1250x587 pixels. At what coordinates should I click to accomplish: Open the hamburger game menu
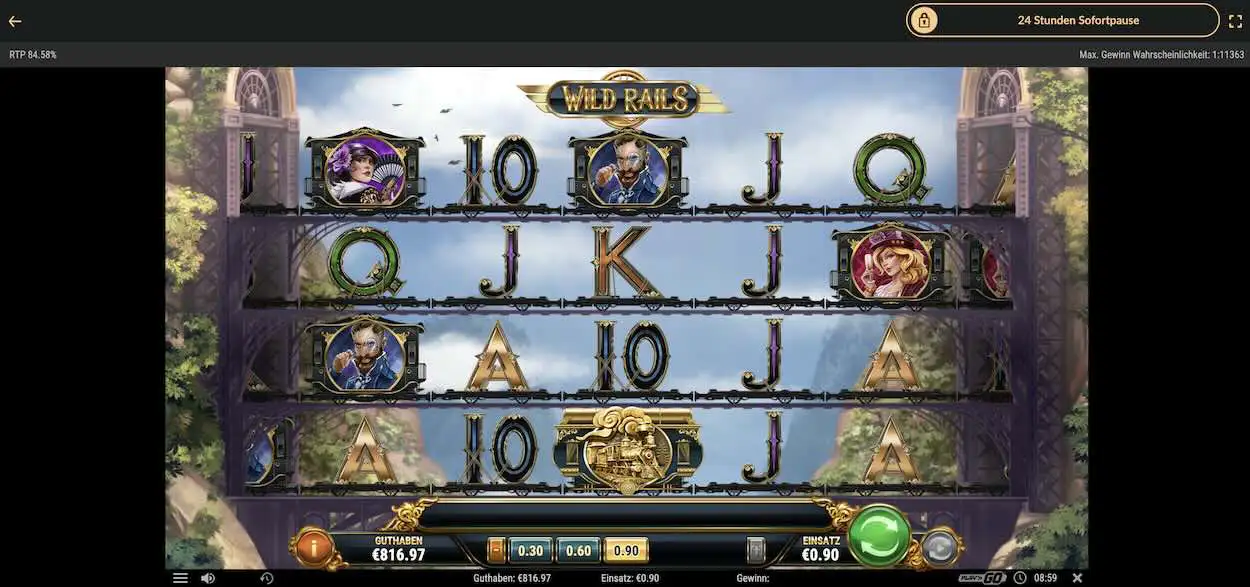(x=180, y=578)
